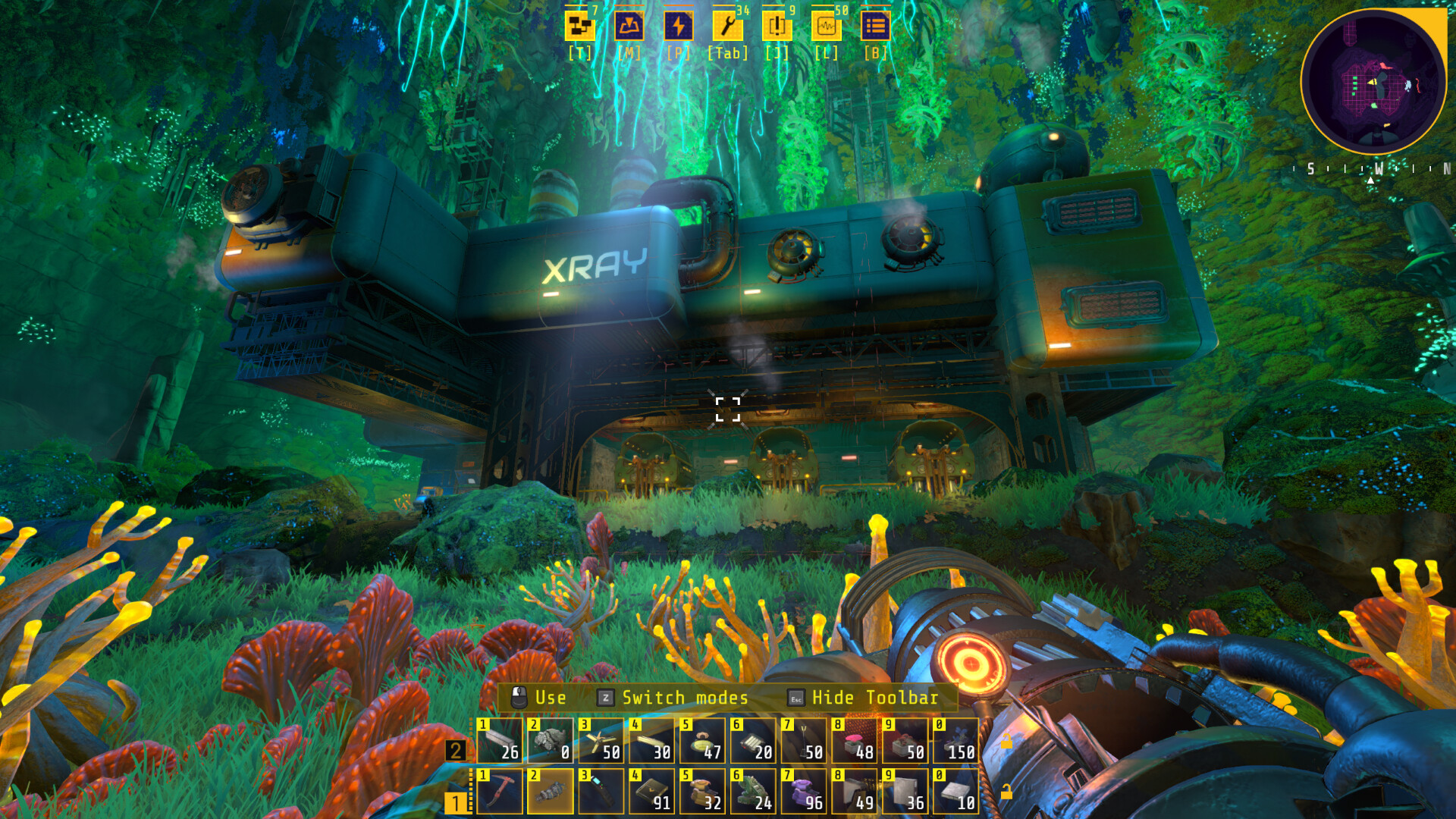Open the task list [B] icon
1456x819 pixels.
(x=876, y=27)
